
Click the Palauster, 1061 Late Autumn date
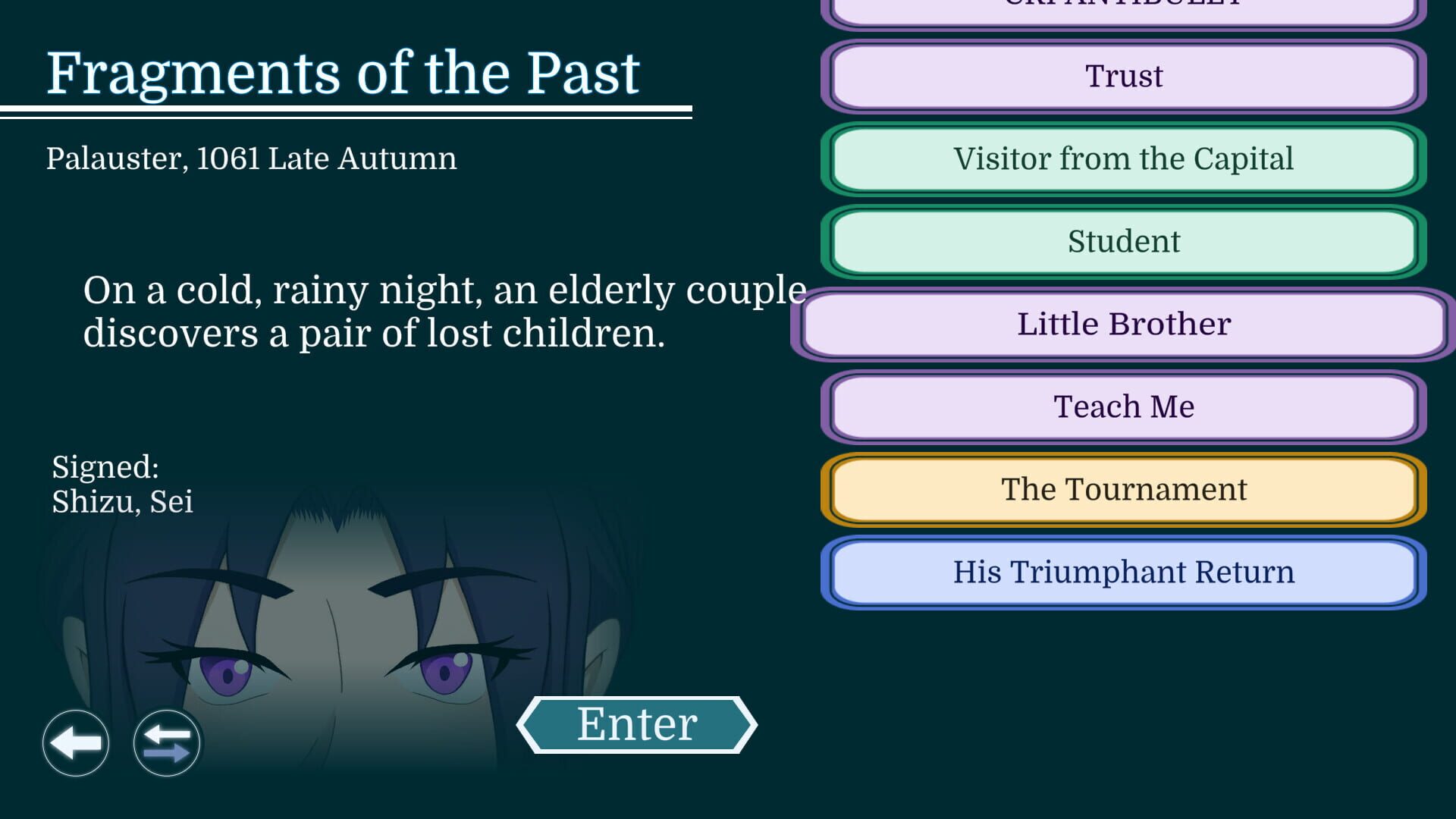(252, 158)
